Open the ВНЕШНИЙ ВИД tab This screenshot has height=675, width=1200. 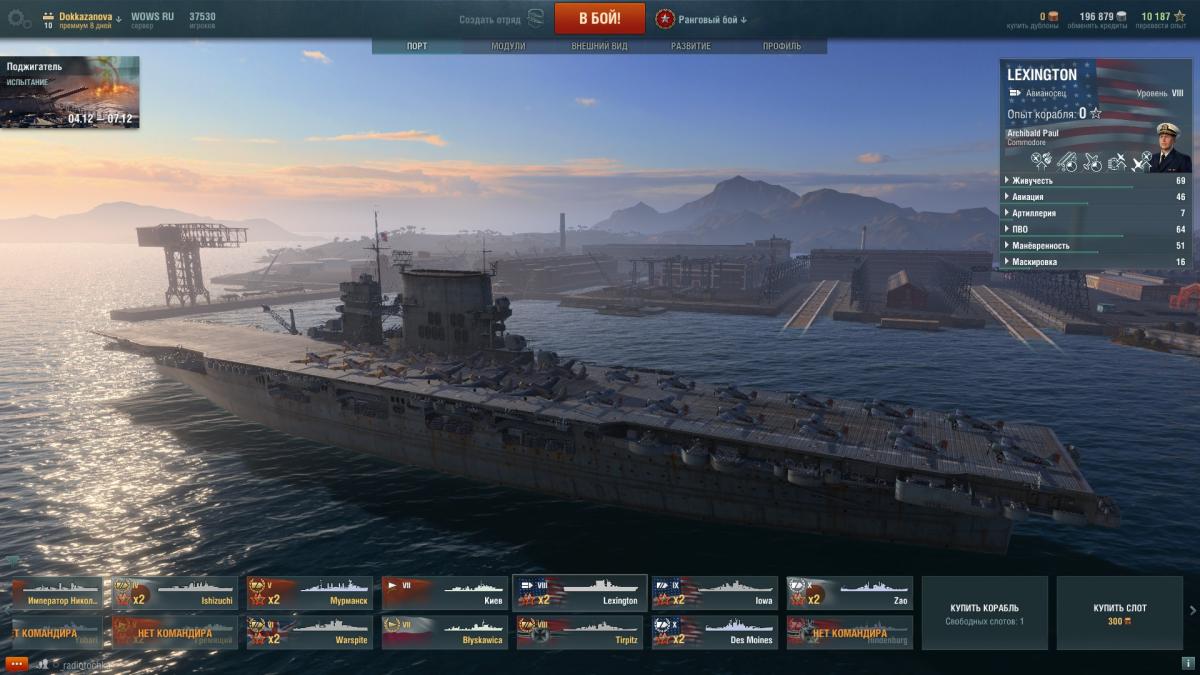(x=599, y=46)
